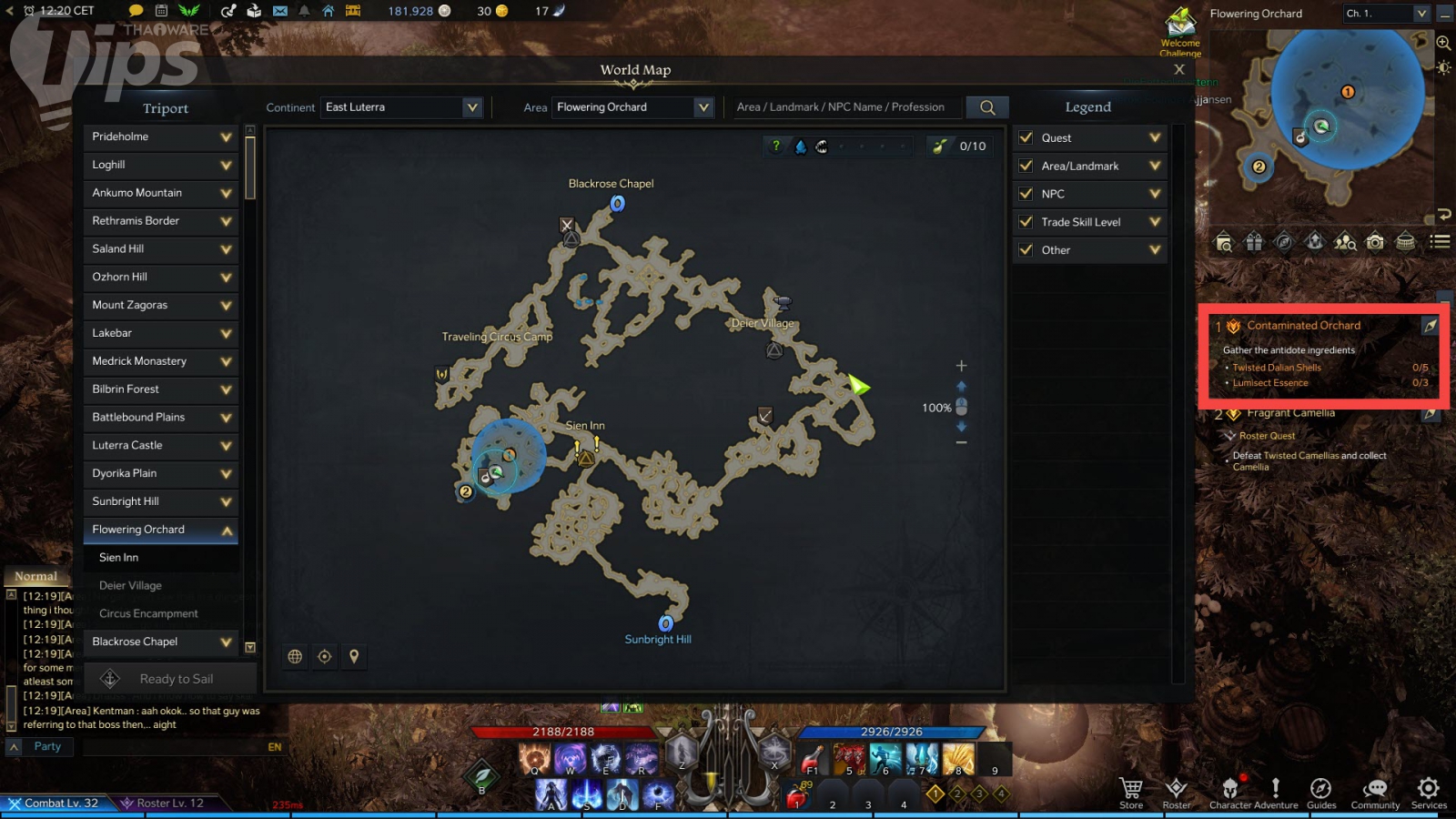1456x819 pixels.
Task: Expand the Prideholme triport entry
Action: (x=226, y=137)
